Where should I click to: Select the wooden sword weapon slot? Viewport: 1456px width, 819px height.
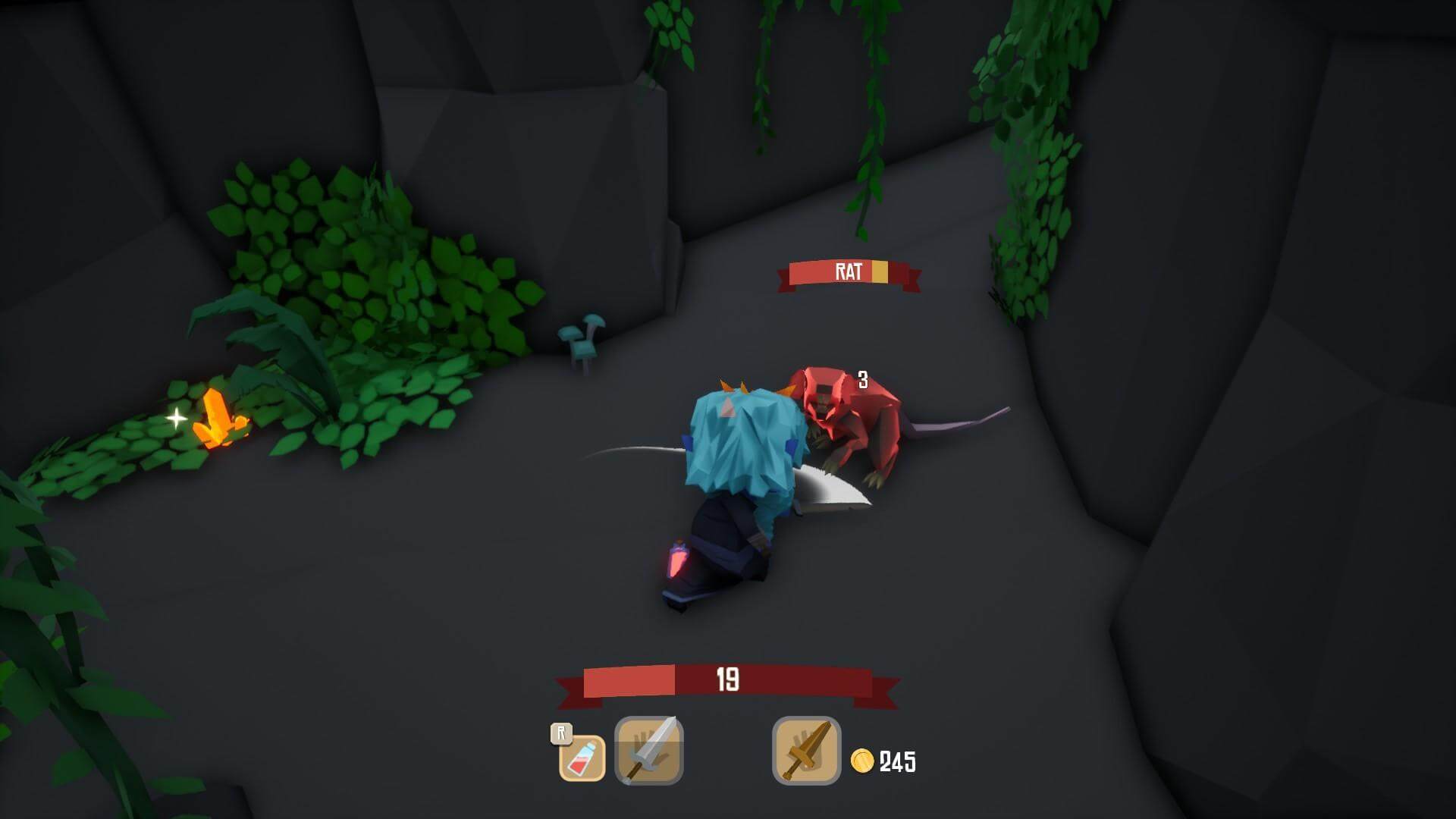(806, 751)
